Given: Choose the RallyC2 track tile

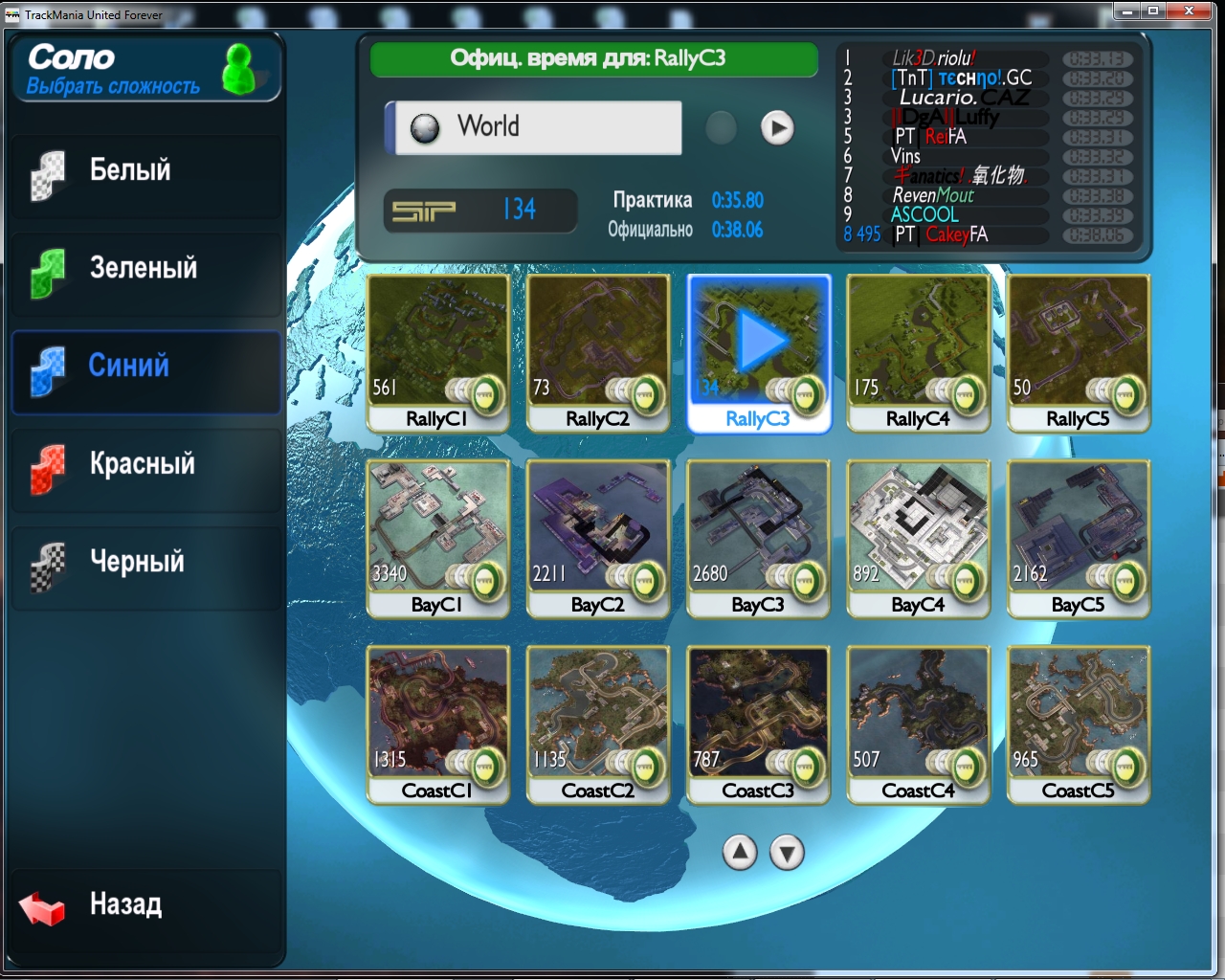Looking at the screenshot, I should click(597, 352).
